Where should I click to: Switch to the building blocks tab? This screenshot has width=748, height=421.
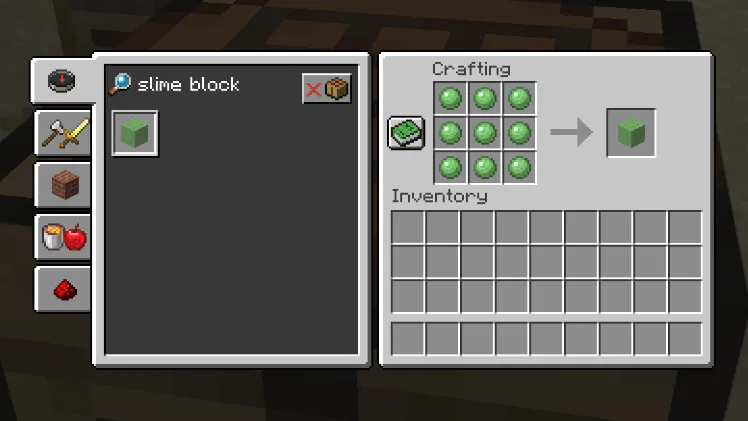62,185
